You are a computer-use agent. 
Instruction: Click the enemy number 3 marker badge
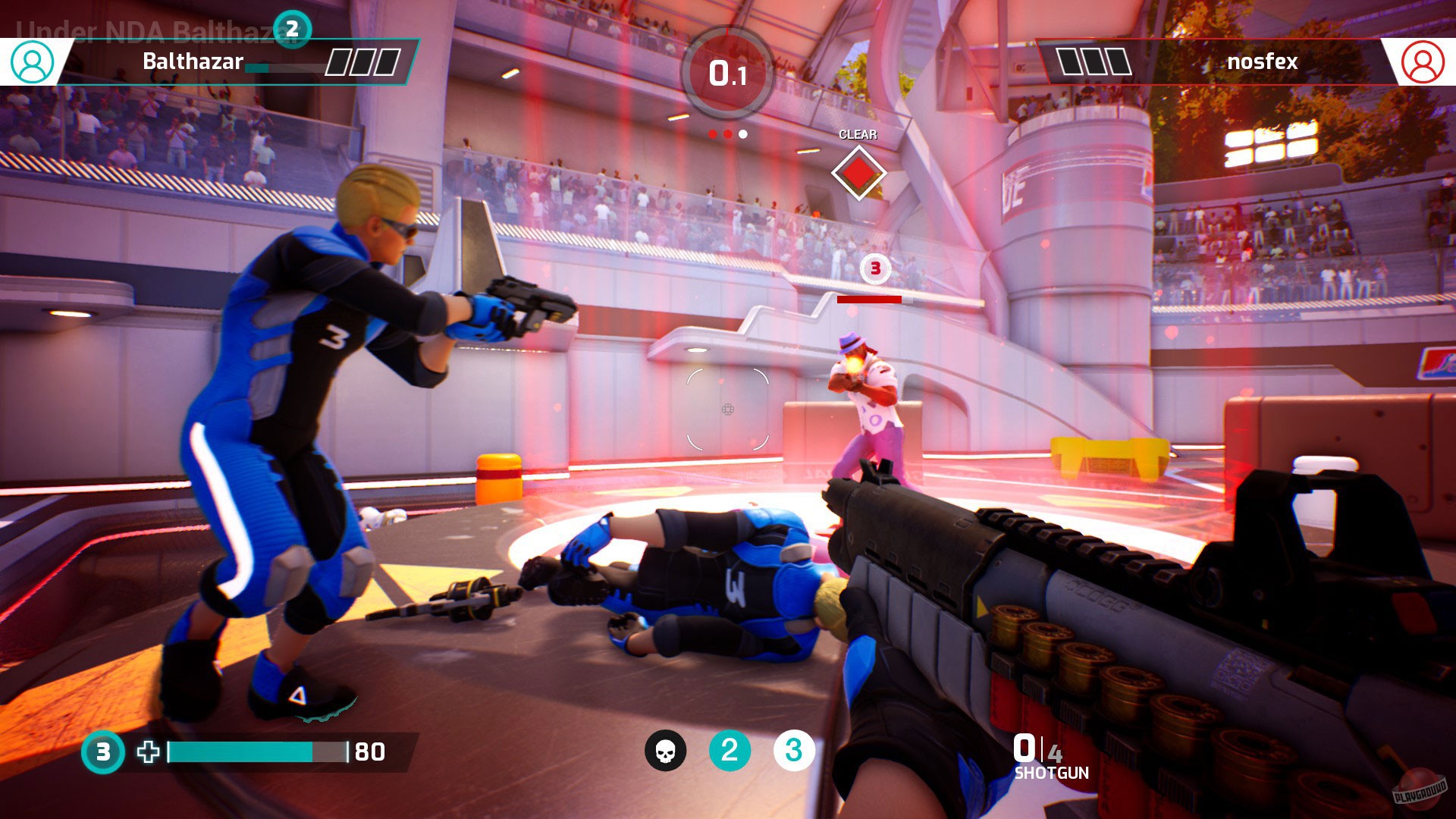[x=875, y=268]
